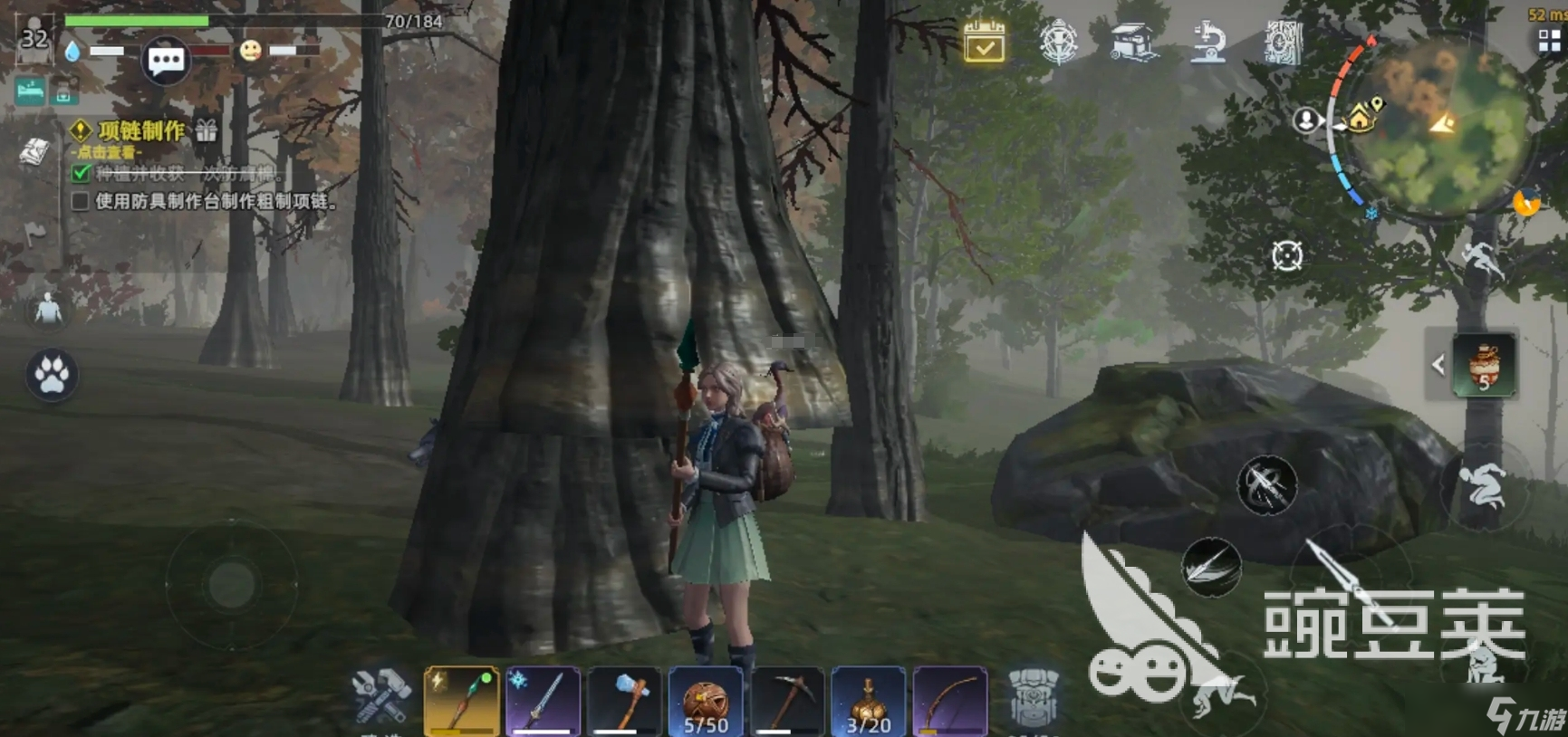This screenshot has width=1568, height=737.
Task: Open the four-square grid menu
Action: point(1549,41)
